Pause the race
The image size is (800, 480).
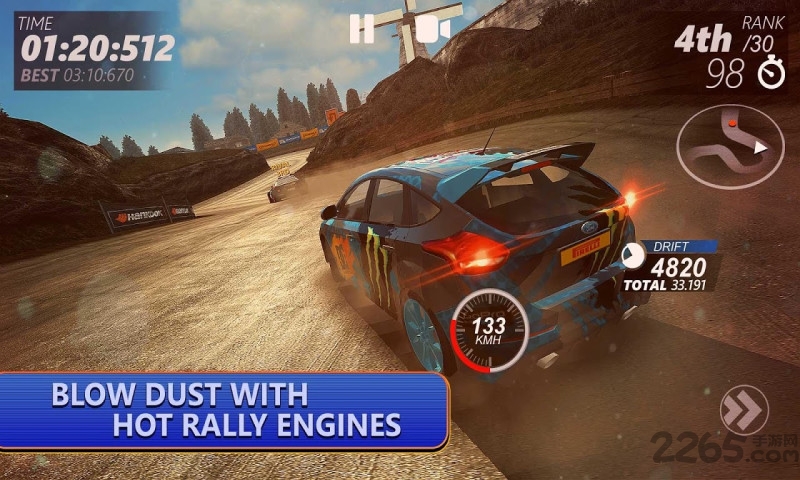click(x=361, y=29)
